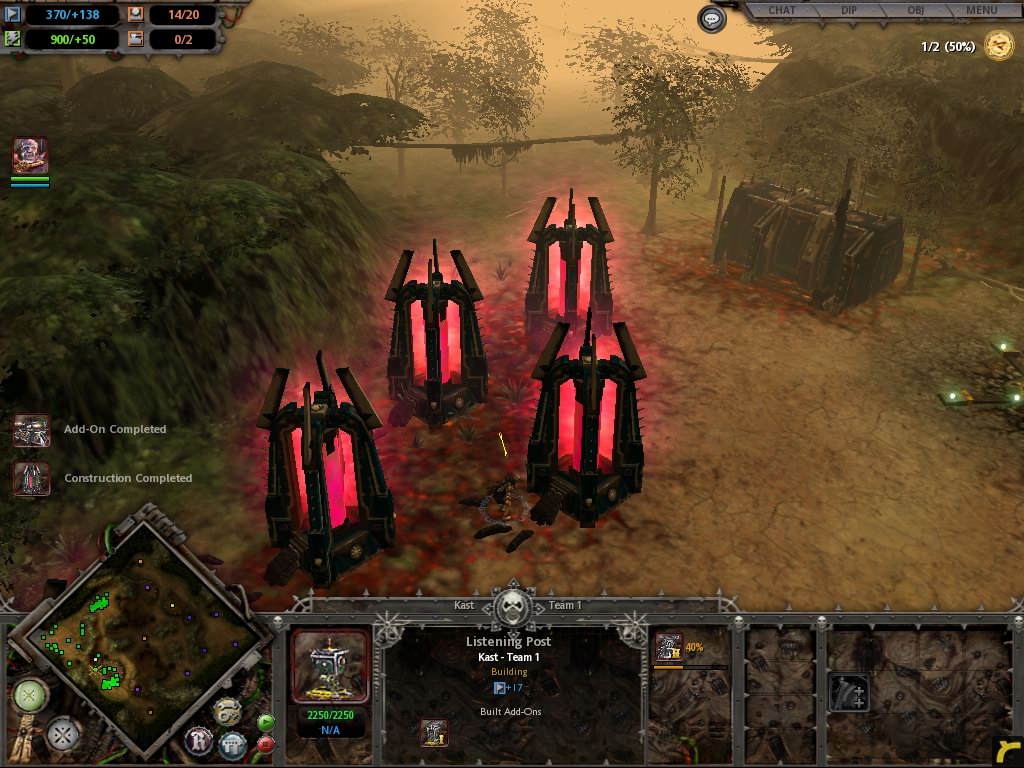
Task: Click the round building emblem button
Action: pyautogui.click(x=232, y=744)
